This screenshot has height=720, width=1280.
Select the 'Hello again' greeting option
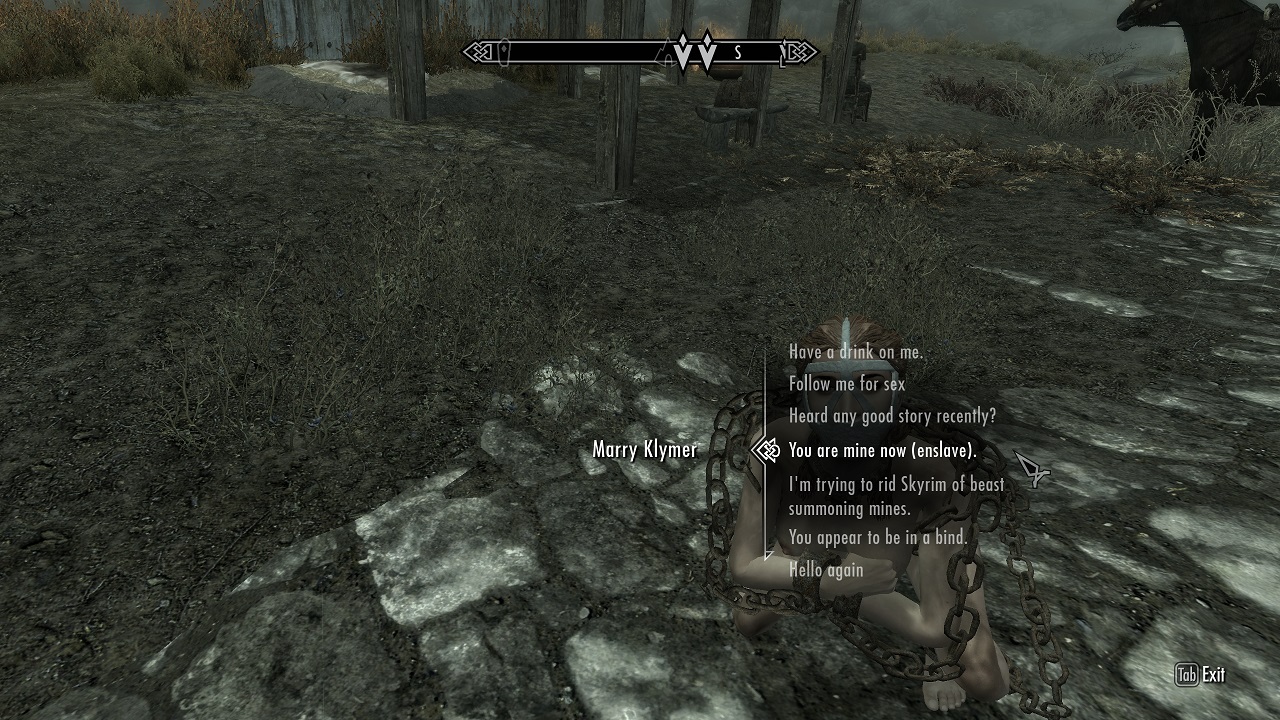[x=825, y=570]
